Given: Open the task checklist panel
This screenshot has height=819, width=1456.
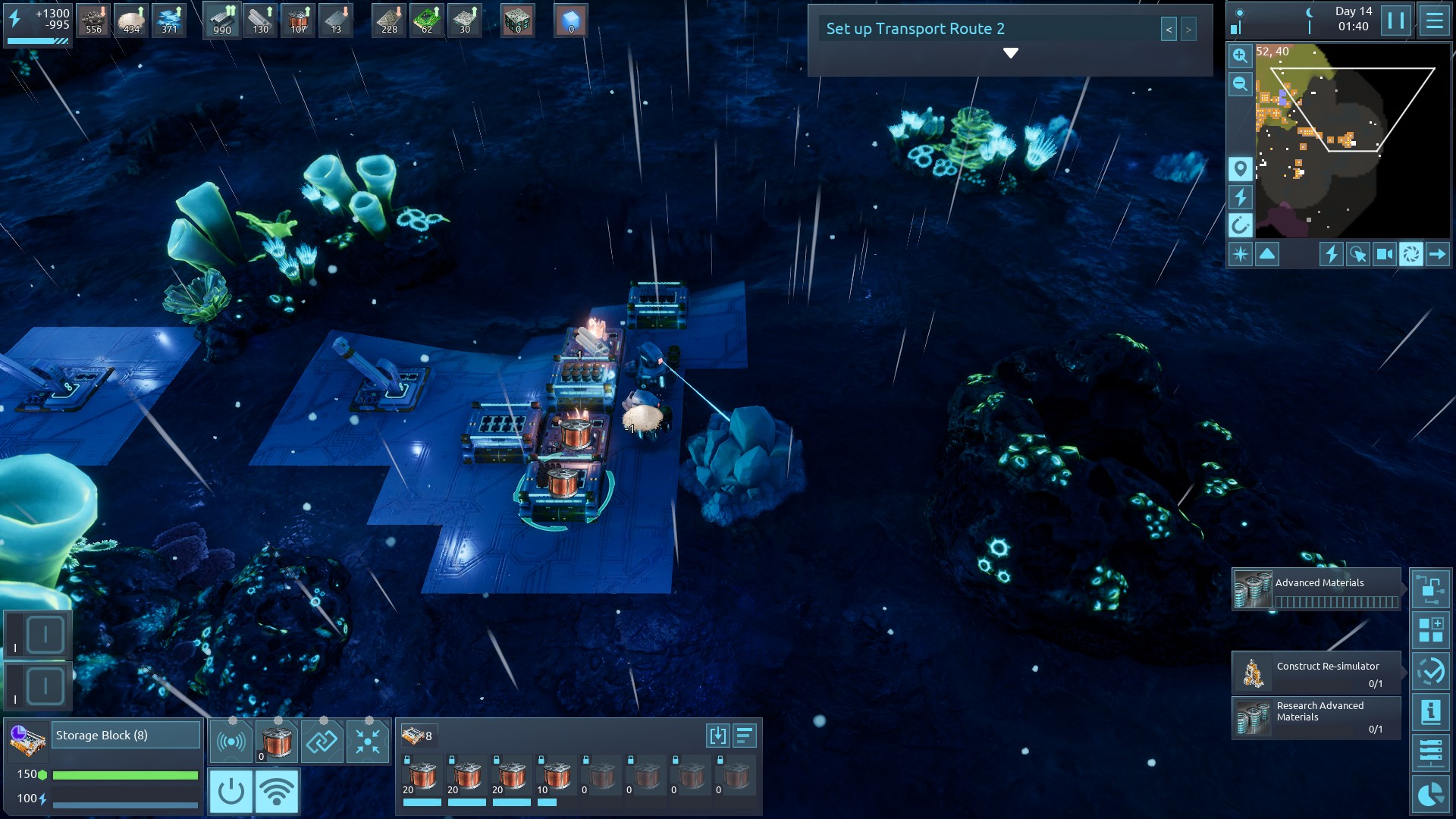Looking at the screenshot, I should [1430, 671].
